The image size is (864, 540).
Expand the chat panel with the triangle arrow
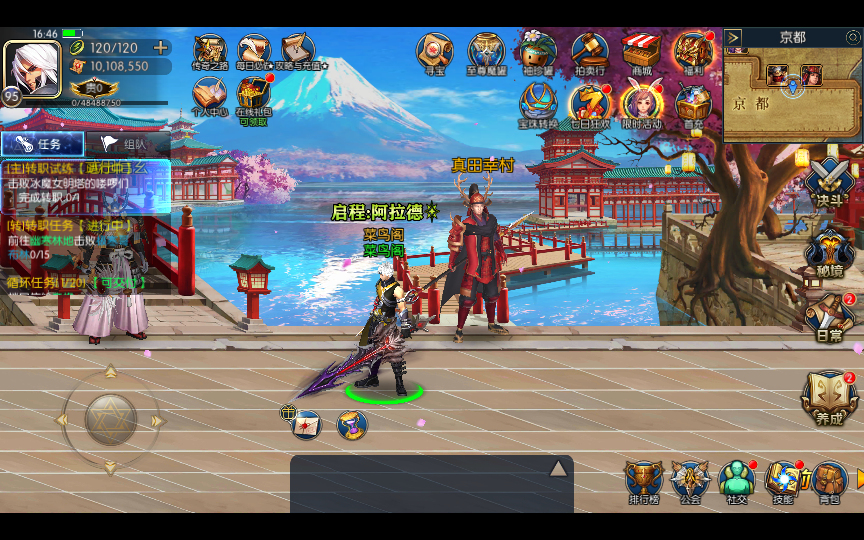(x=558, y=468)
